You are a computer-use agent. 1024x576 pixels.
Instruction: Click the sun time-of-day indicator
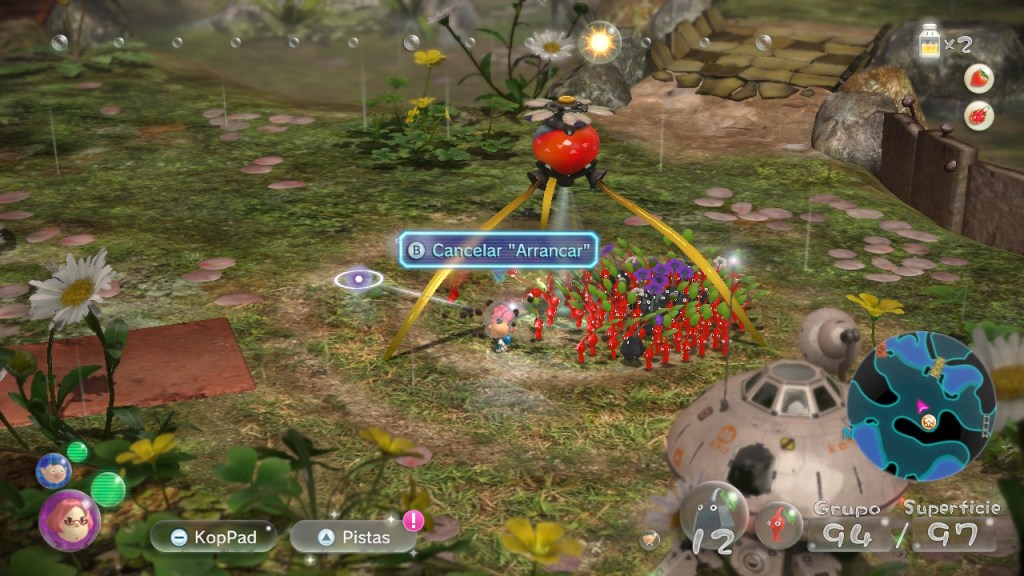pyautogui.click(x=602, y=41)
